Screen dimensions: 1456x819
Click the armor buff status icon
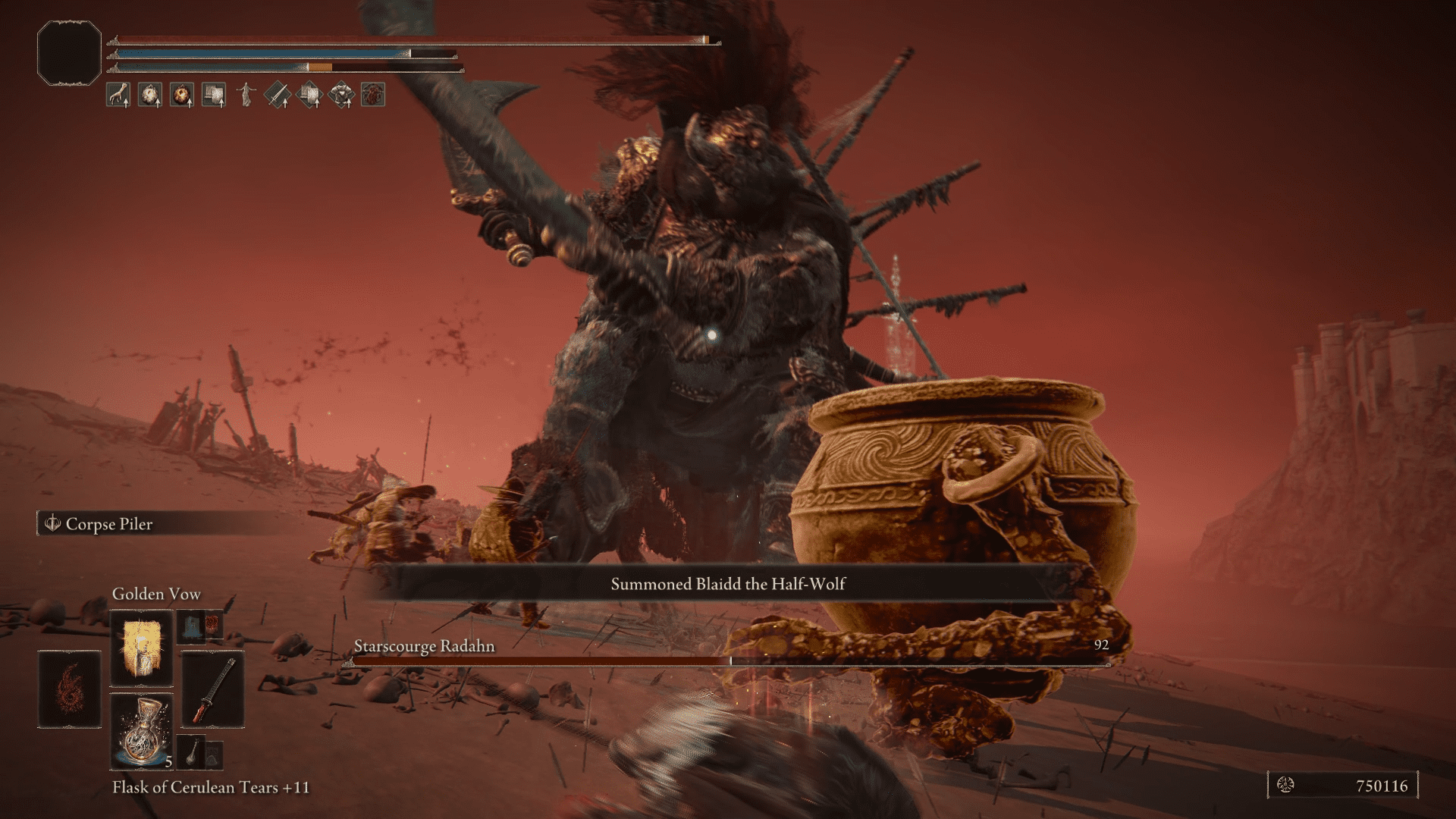pyautogui.click(x=344, y=95)
